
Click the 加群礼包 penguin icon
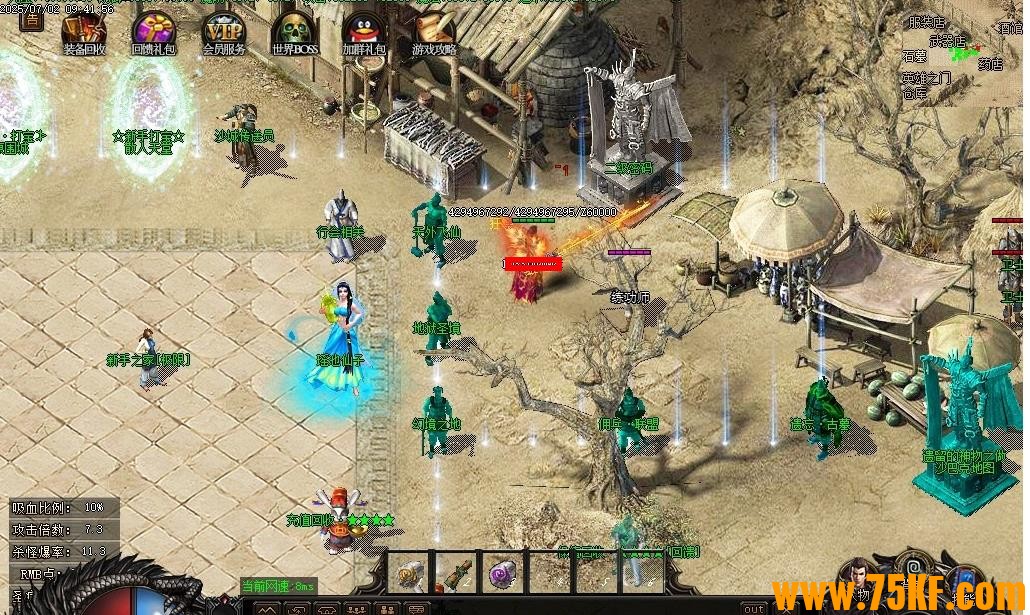pos(363,31)
